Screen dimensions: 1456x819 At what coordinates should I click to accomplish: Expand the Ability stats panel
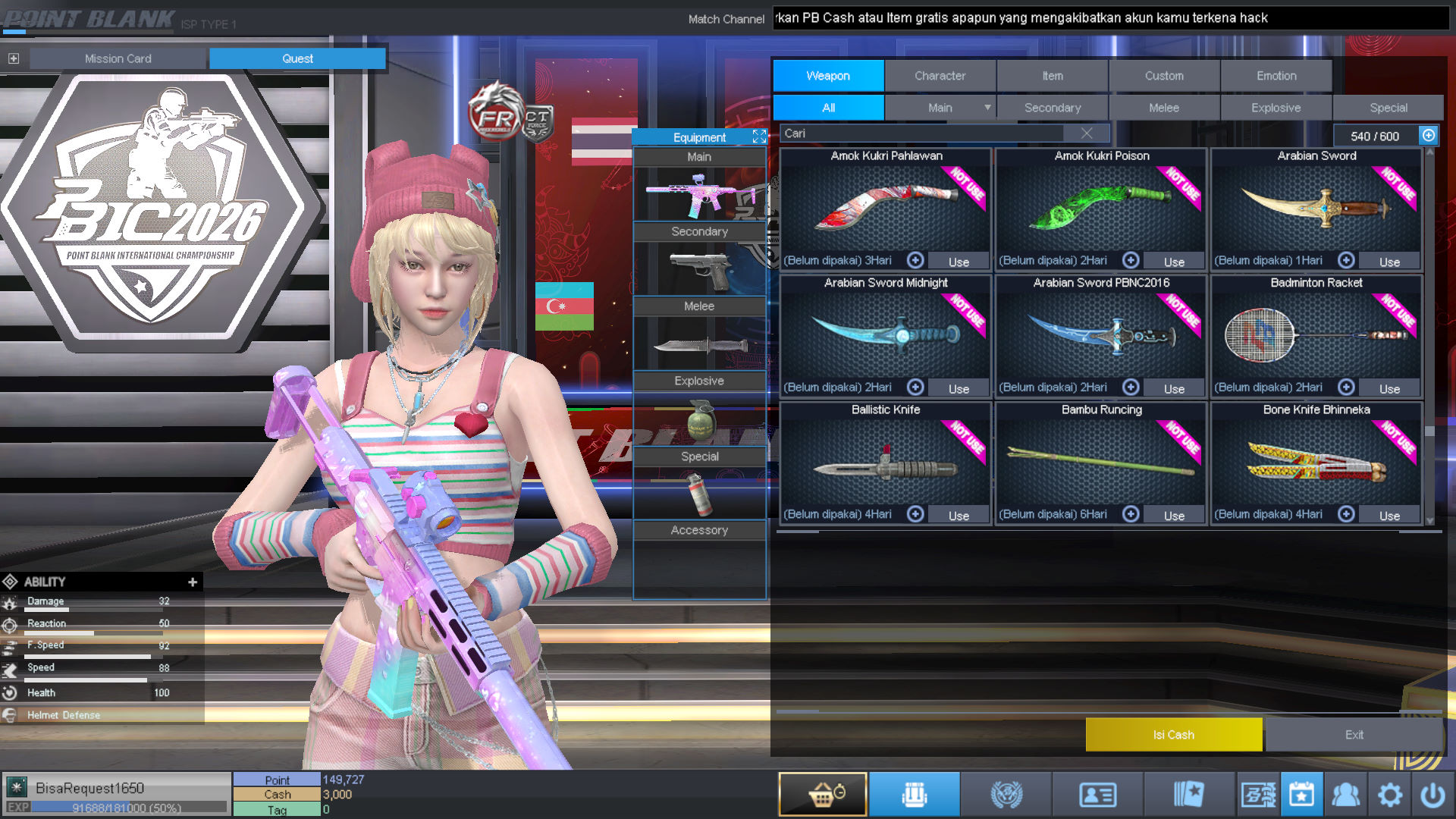click(193, 582)
